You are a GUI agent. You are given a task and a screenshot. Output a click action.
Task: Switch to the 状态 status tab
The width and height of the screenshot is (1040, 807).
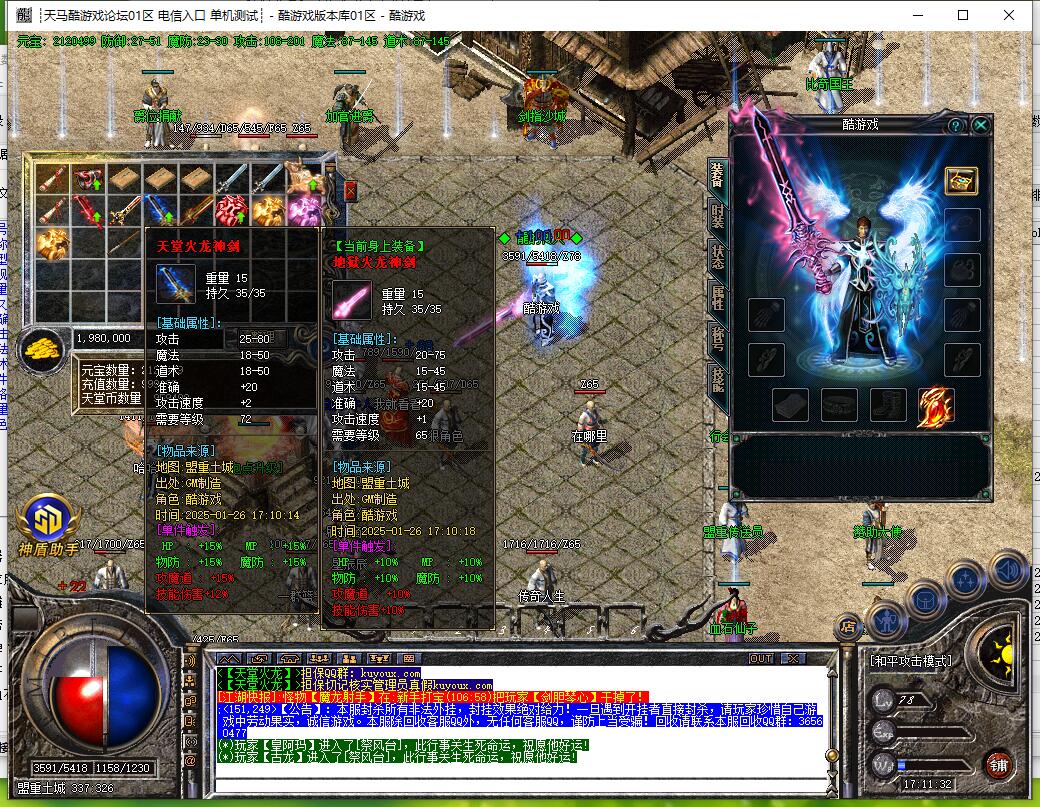717,256
